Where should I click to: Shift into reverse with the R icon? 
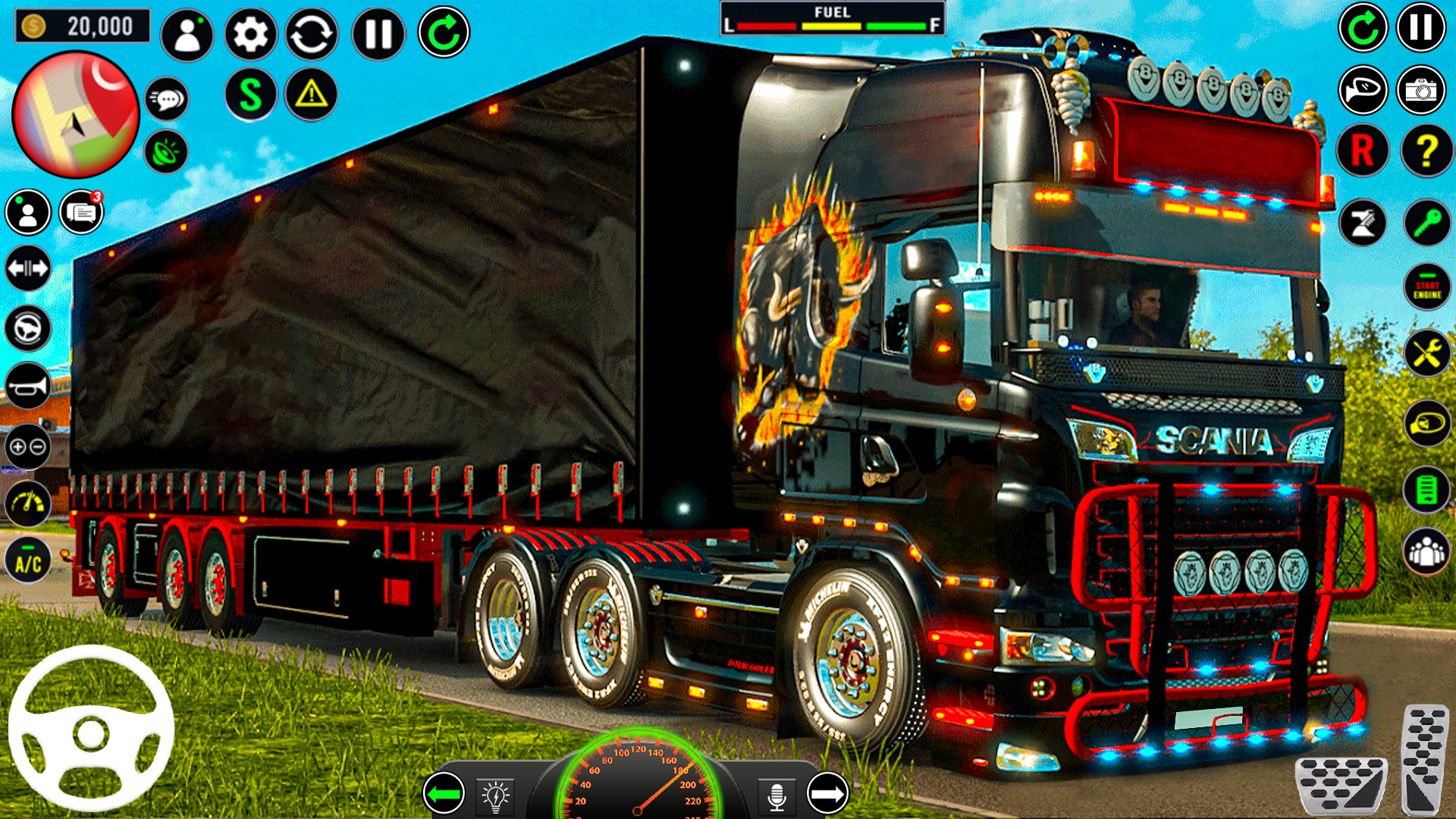pyautogui.click(x=1363, y=149)
